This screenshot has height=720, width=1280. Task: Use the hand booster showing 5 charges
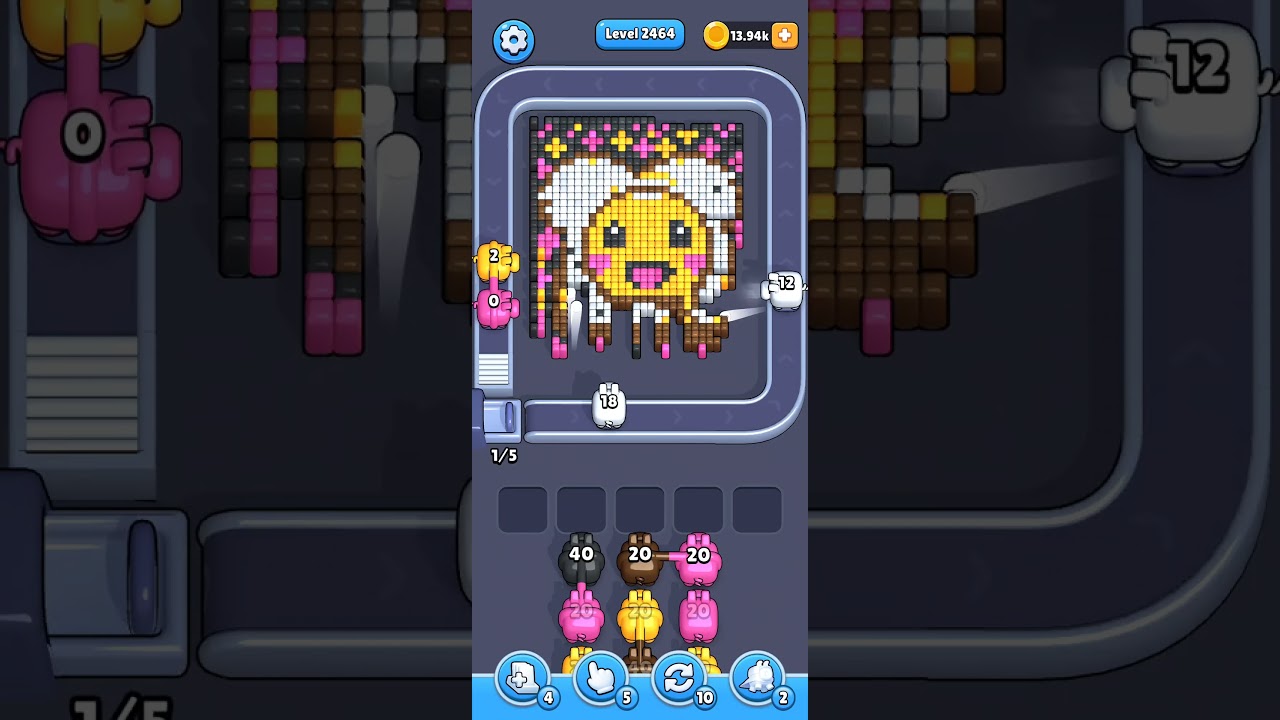601,678
